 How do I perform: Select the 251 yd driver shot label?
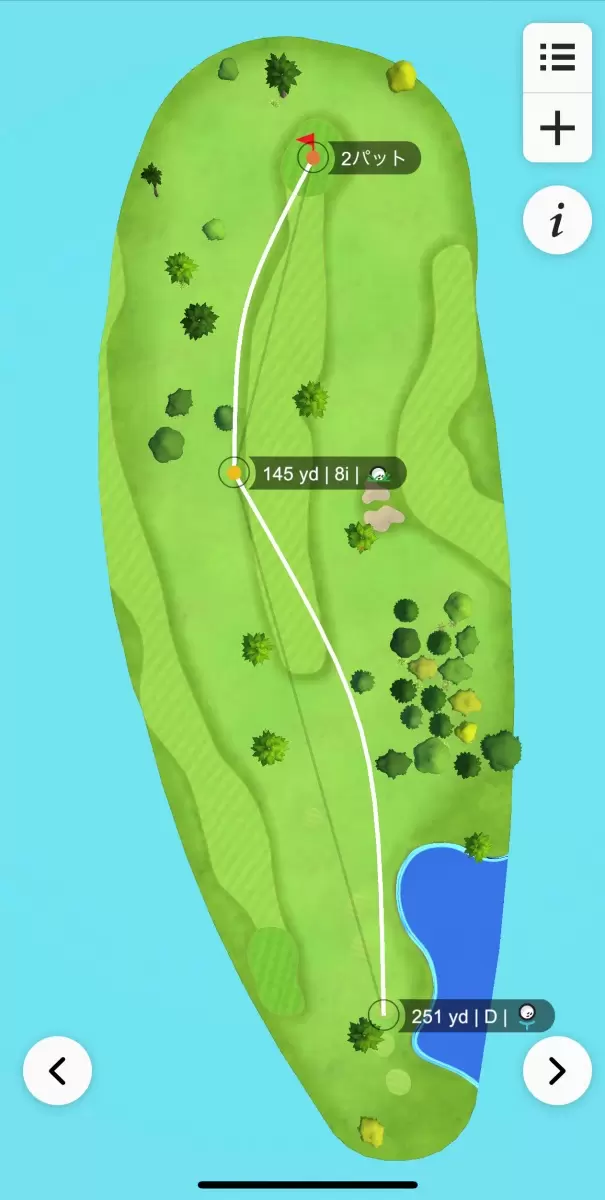(x=473, y=1017)
